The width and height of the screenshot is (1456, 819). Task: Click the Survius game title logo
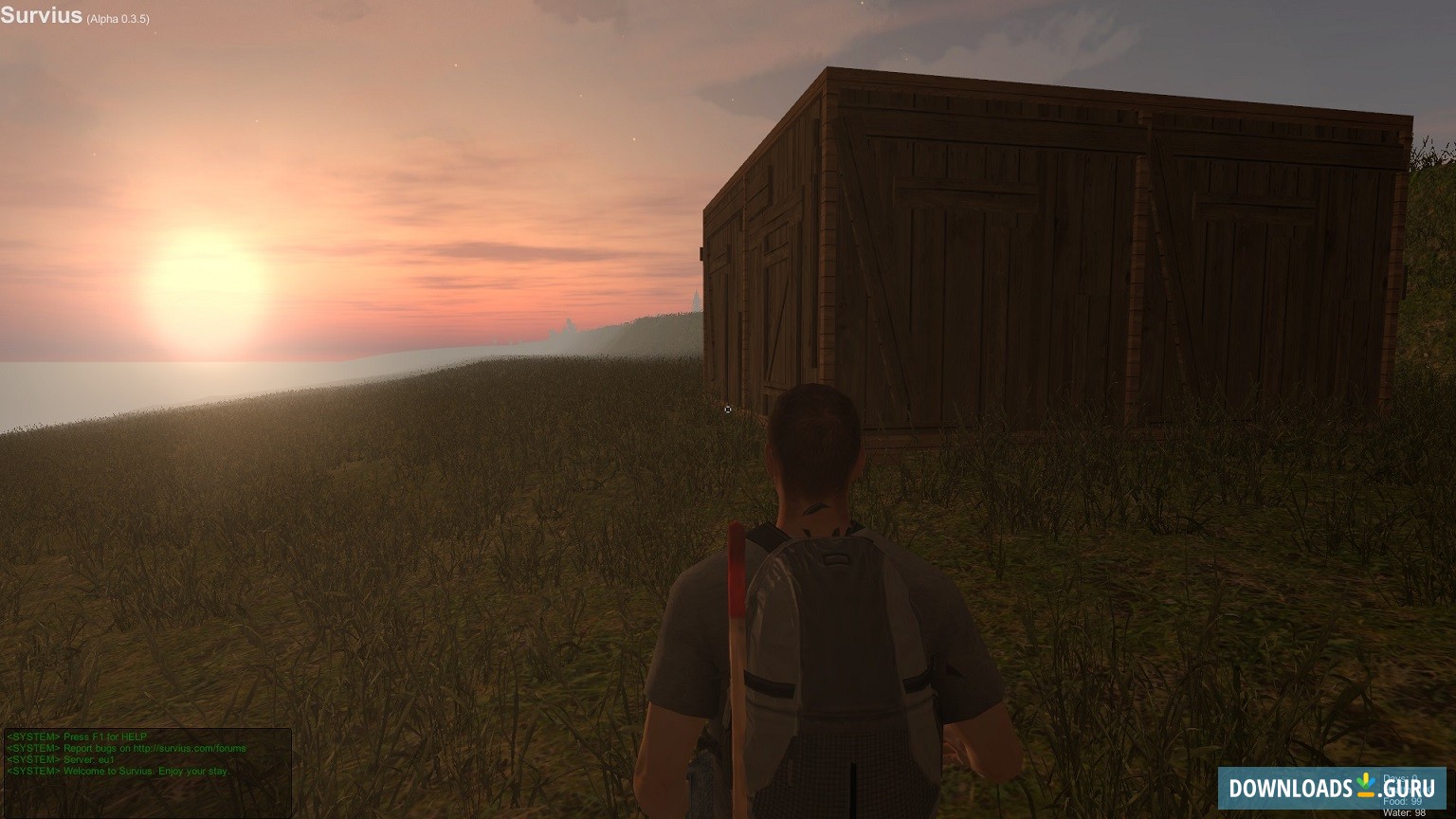(42, 15)
